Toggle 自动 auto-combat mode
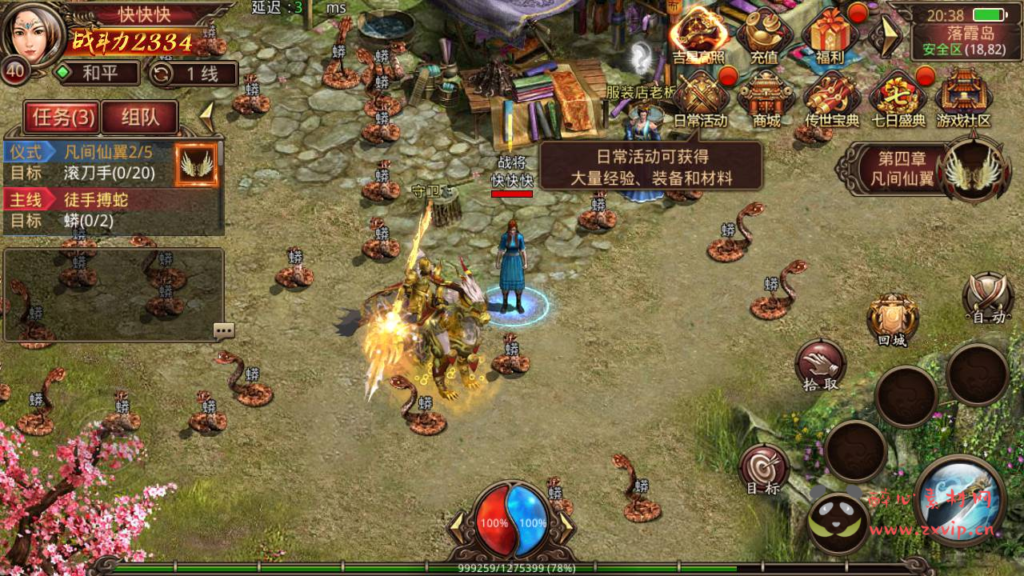The height and width of the screenshot is (576, 1024). [988, 299]
